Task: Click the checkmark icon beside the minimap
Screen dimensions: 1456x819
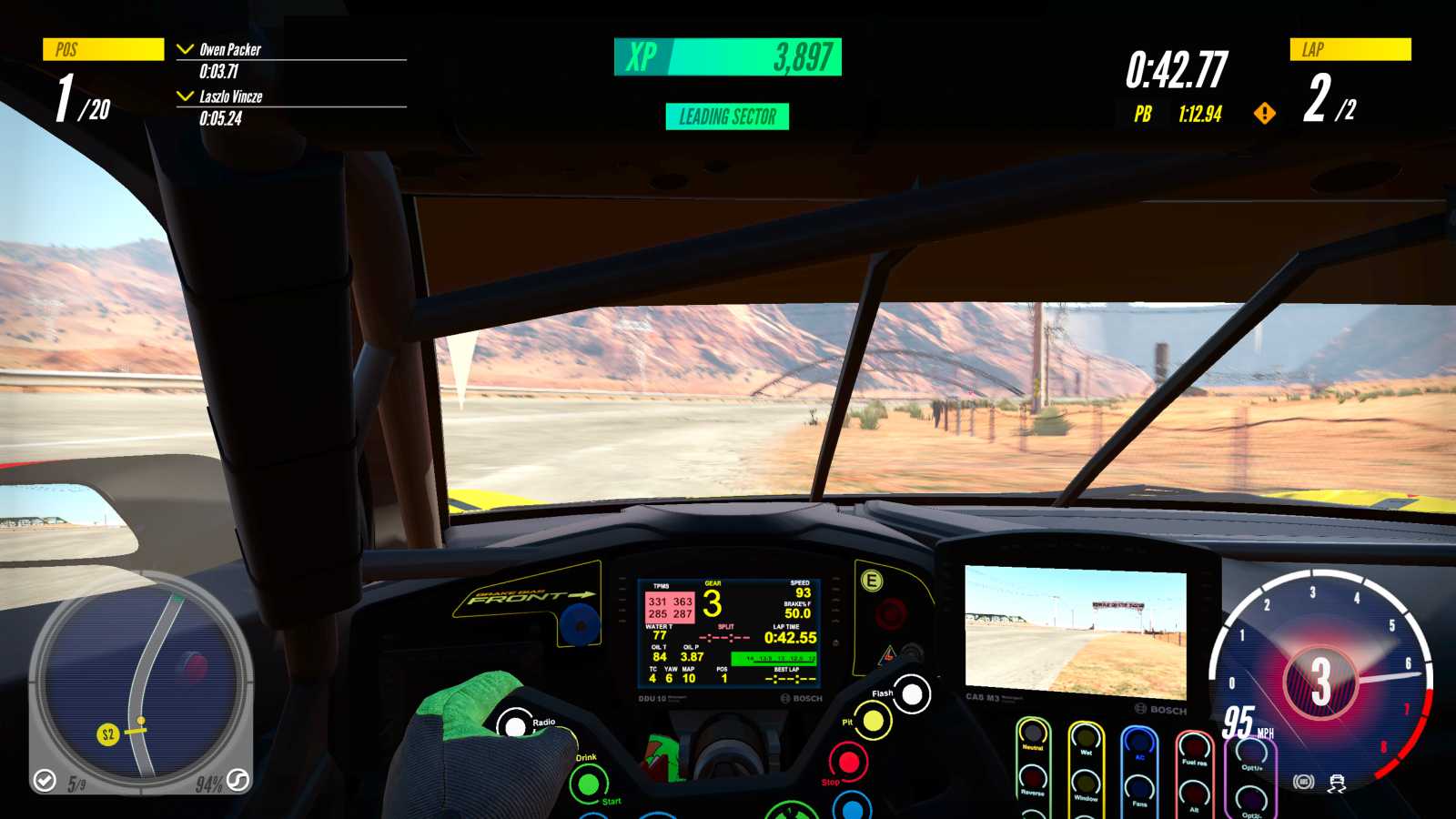Action: click(44, 780)
